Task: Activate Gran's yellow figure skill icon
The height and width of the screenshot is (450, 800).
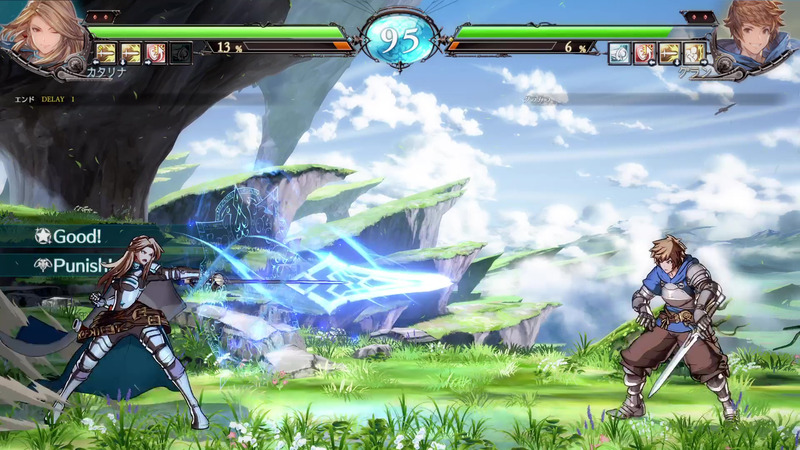Action: tap(695, 53)
